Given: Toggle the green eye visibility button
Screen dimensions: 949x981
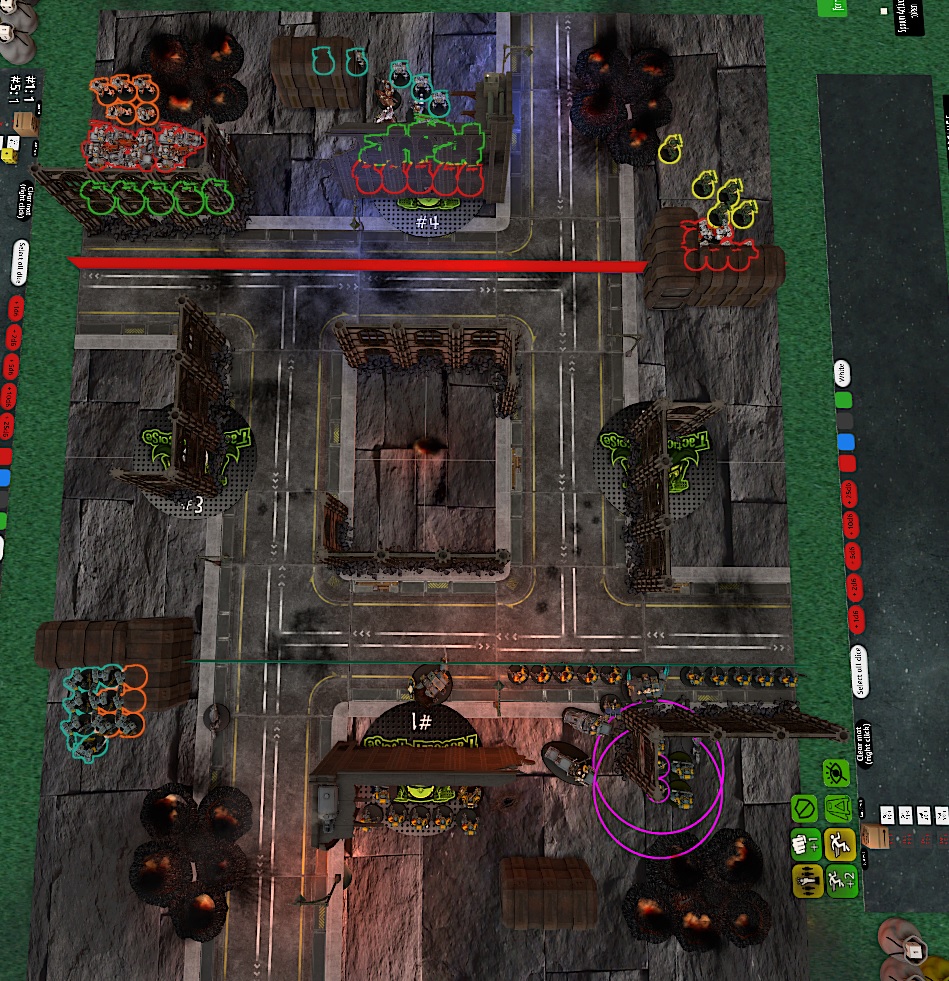Looking at the screenshot, I should [836, 773].
